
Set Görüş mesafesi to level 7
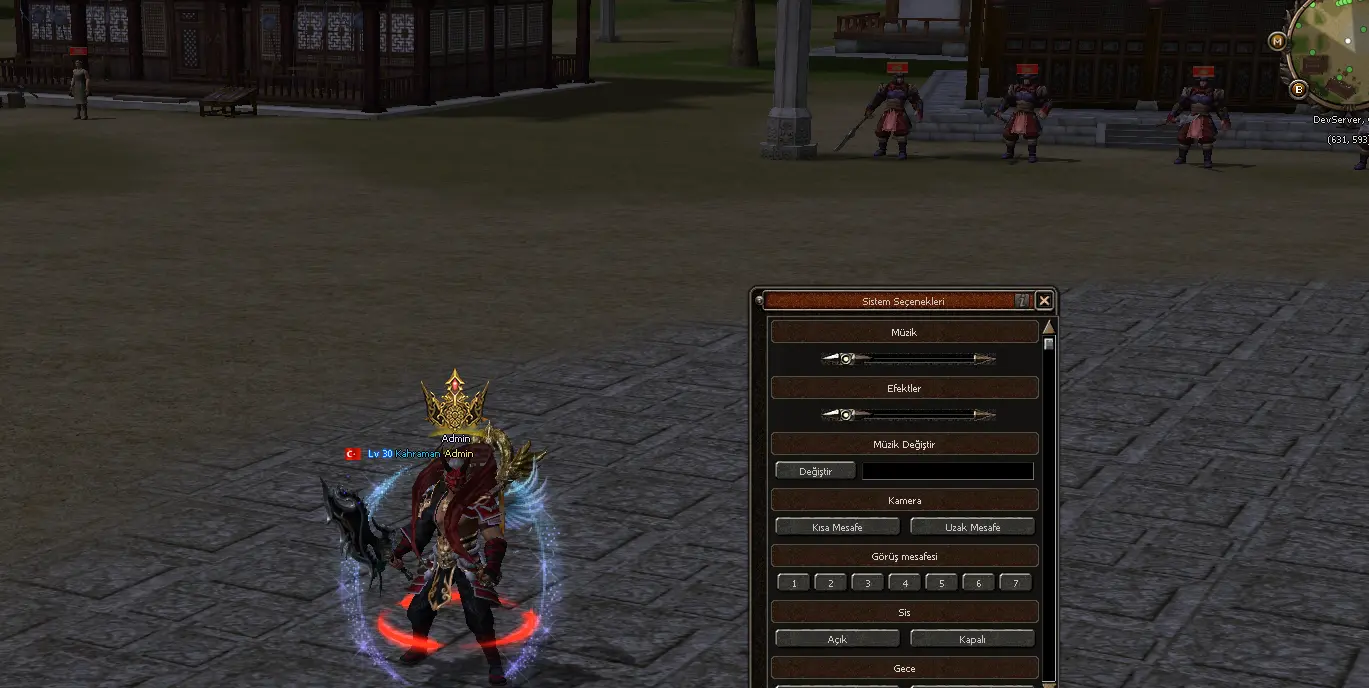pos(1015,583)
